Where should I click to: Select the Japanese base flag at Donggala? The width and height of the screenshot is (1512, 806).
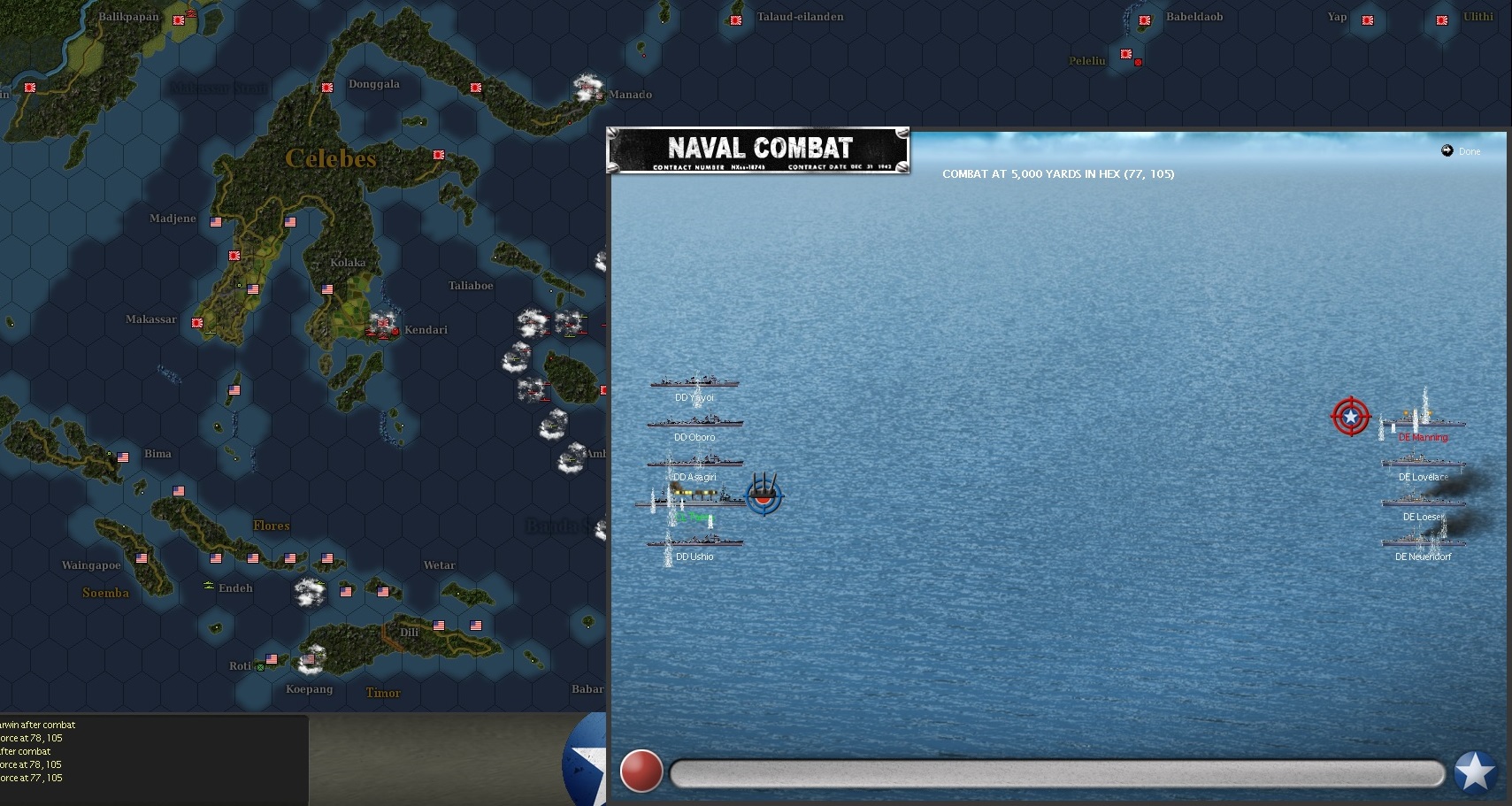coord(326,88)
